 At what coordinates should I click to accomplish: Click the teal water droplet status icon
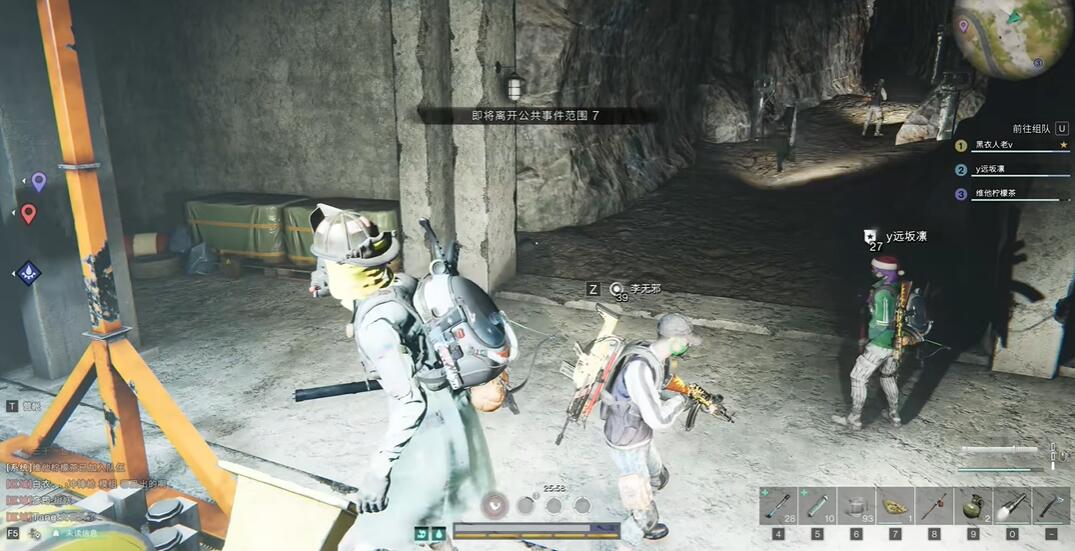tap(438, 533)
